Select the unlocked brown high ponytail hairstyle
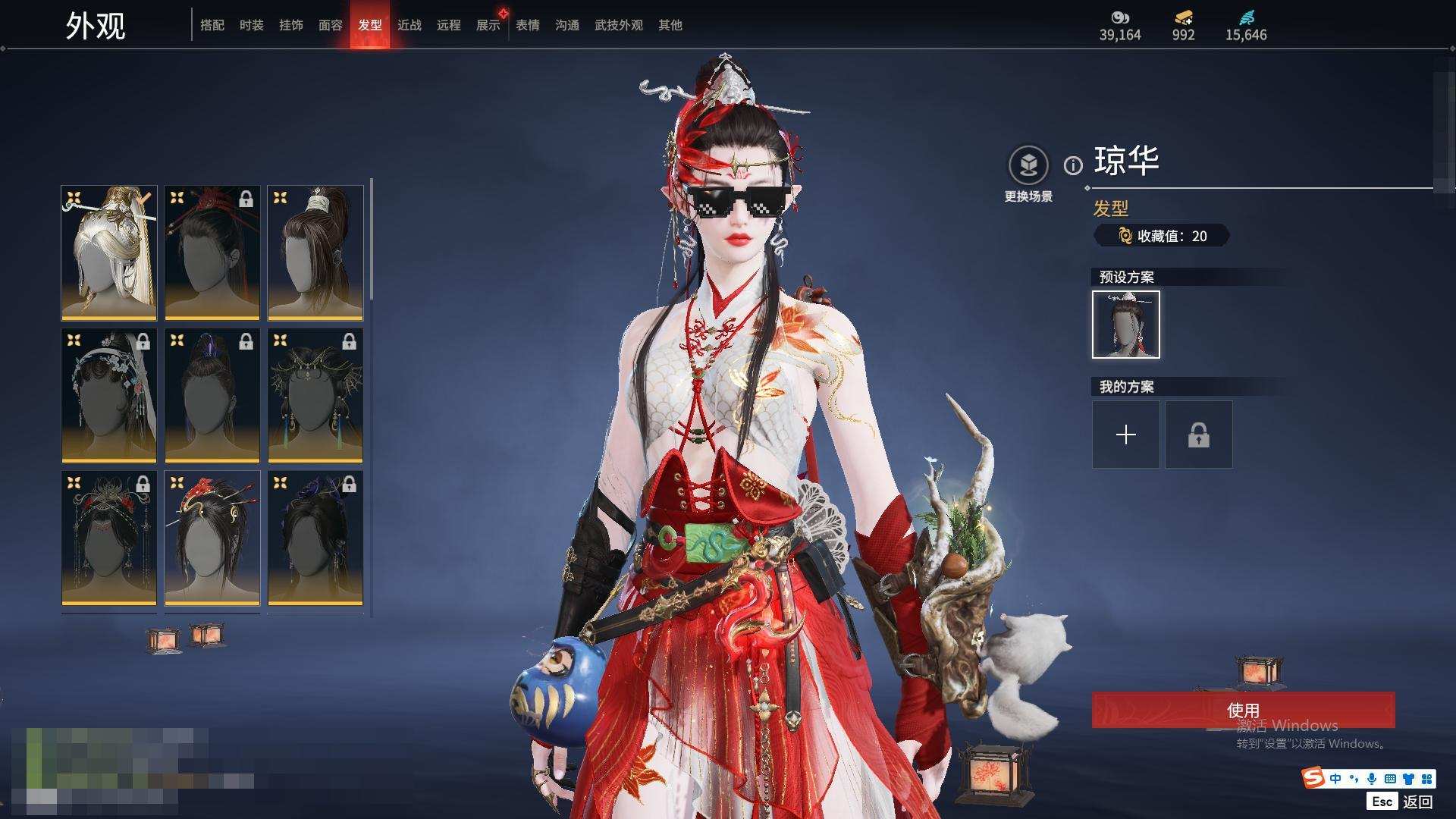Viewport: 1456px width, 819px height. (315, 253)
